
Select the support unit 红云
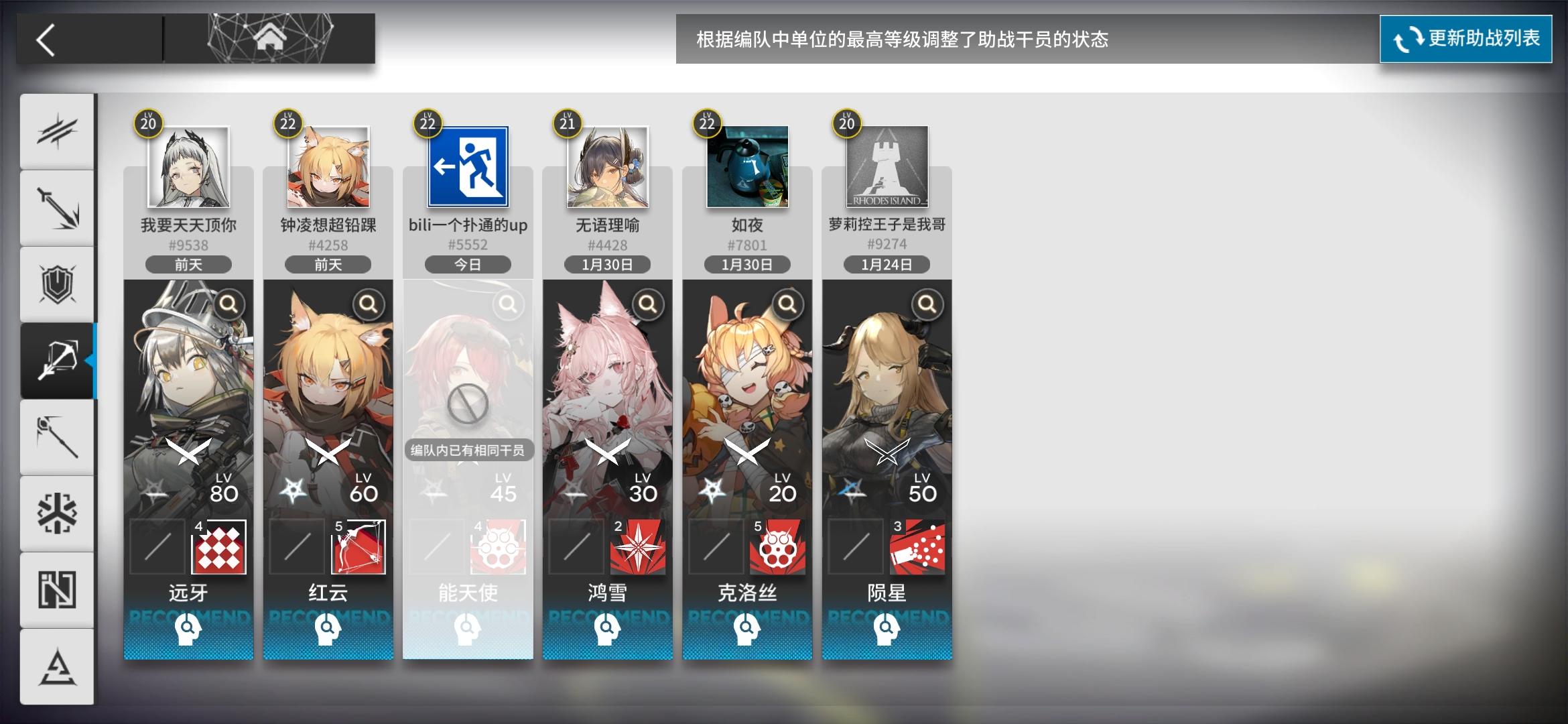coord(328,402)
